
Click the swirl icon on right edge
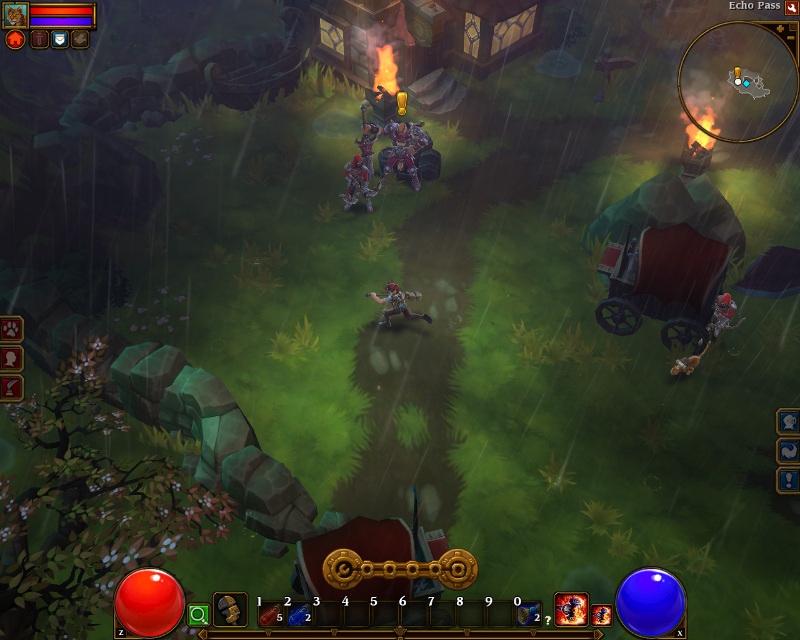tap(788, 451)
